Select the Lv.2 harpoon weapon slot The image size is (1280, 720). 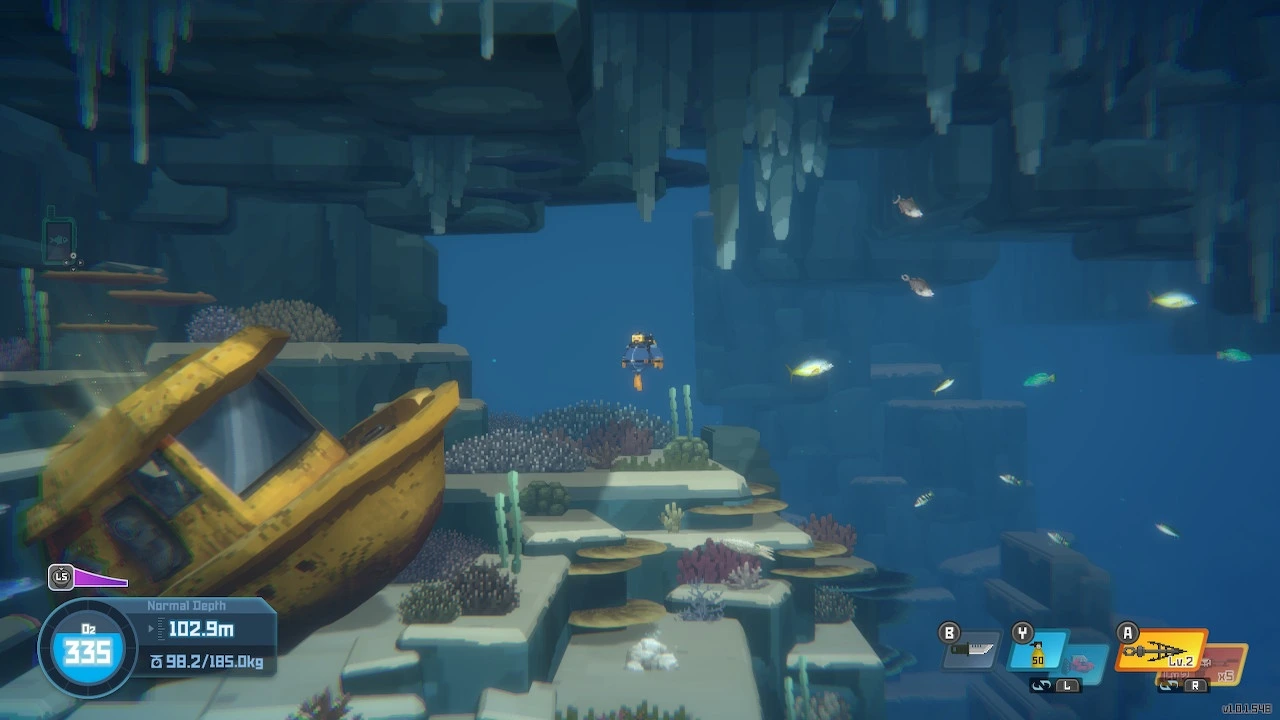click(1161, 651)
